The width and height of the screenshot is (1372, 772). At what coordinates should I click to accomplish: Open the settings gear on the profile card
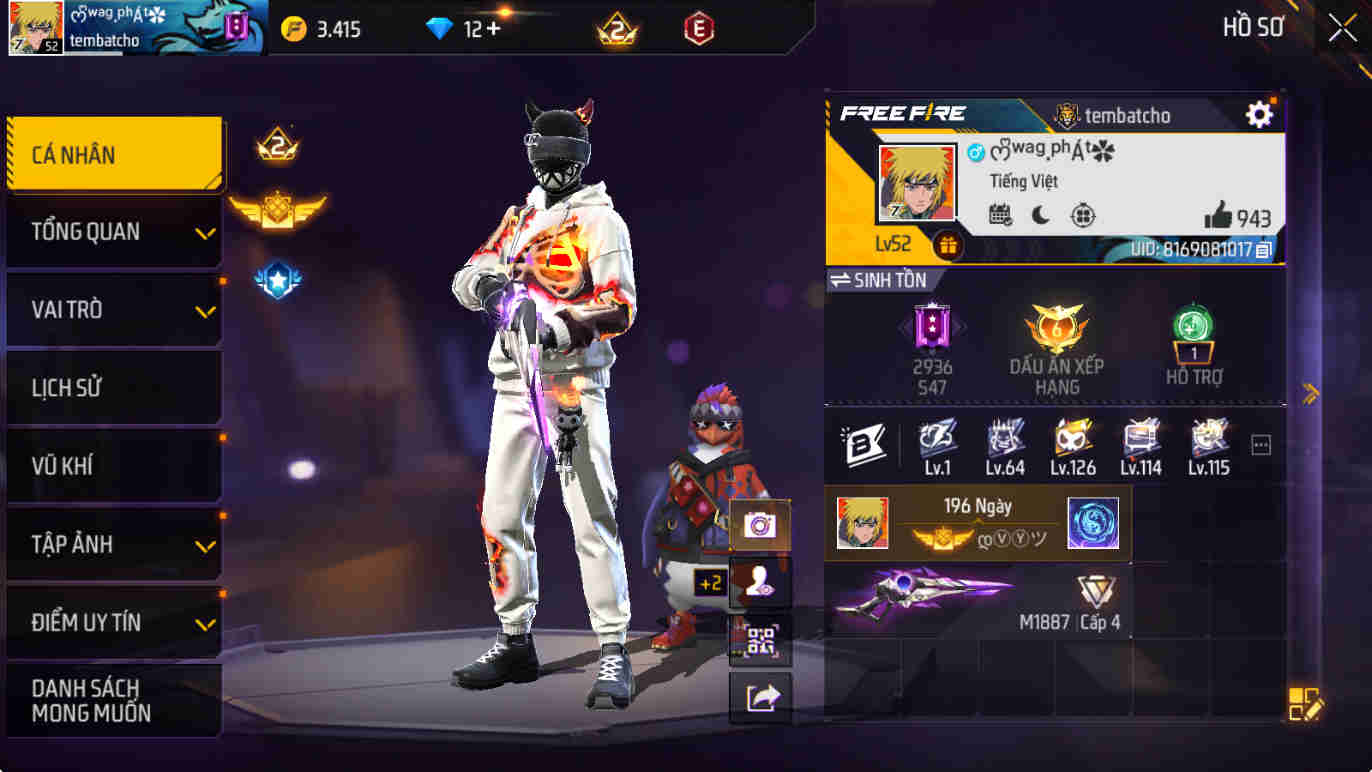pyautogui.click(x=1260, y=115)
